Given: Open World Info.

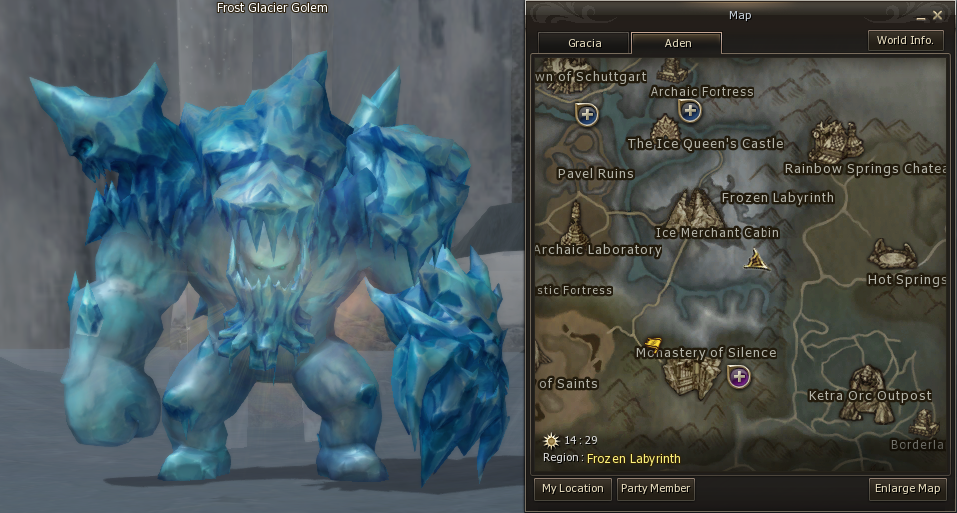Looking at the screenshot, I should click(x=904, y=40).
